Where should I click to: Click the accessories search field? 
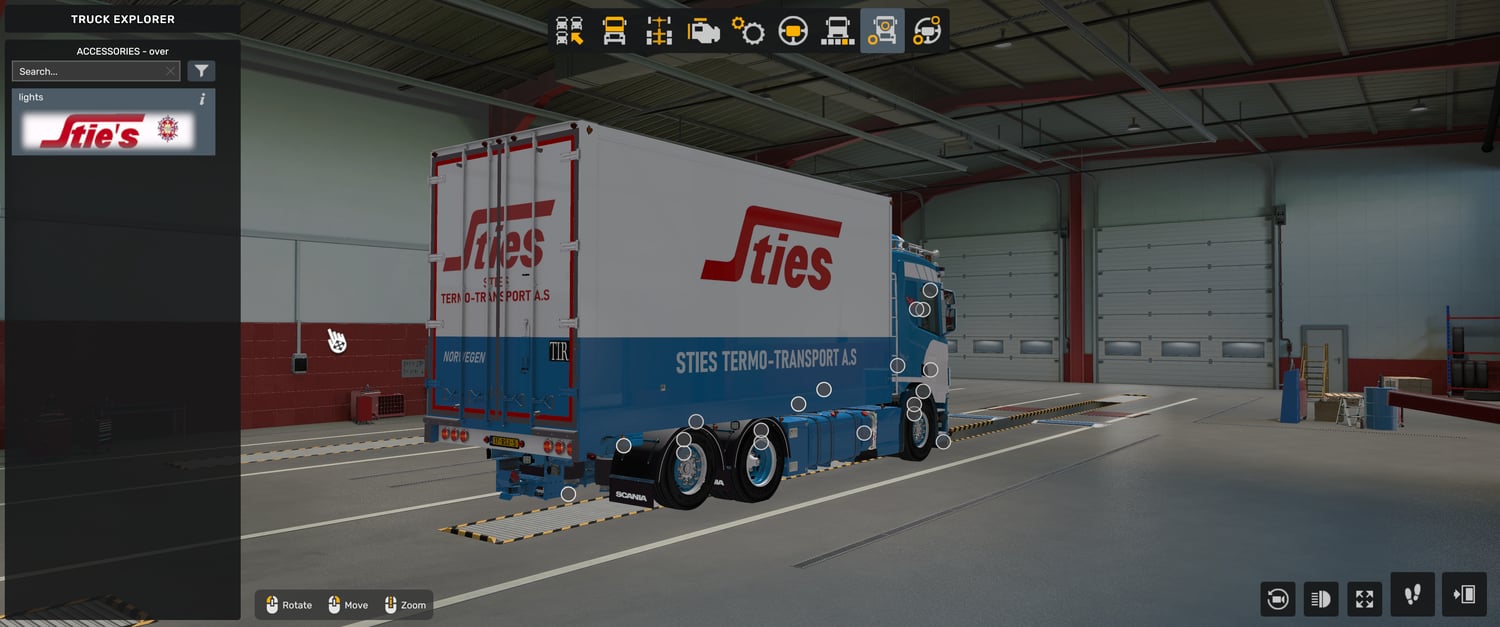[88, 71]
